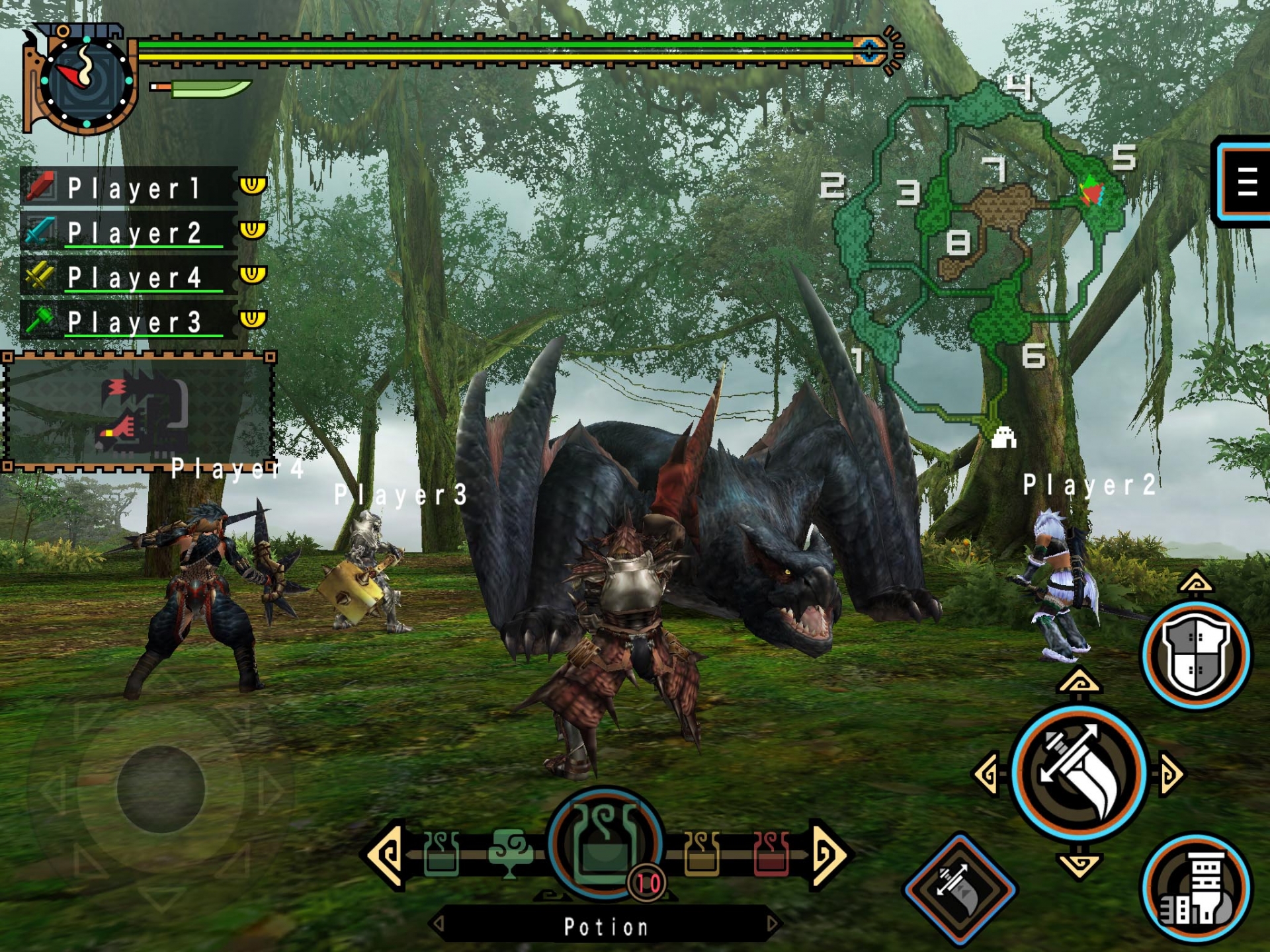Activate the main sword attack button
1270x952 pixels.
click(1079, 773)
